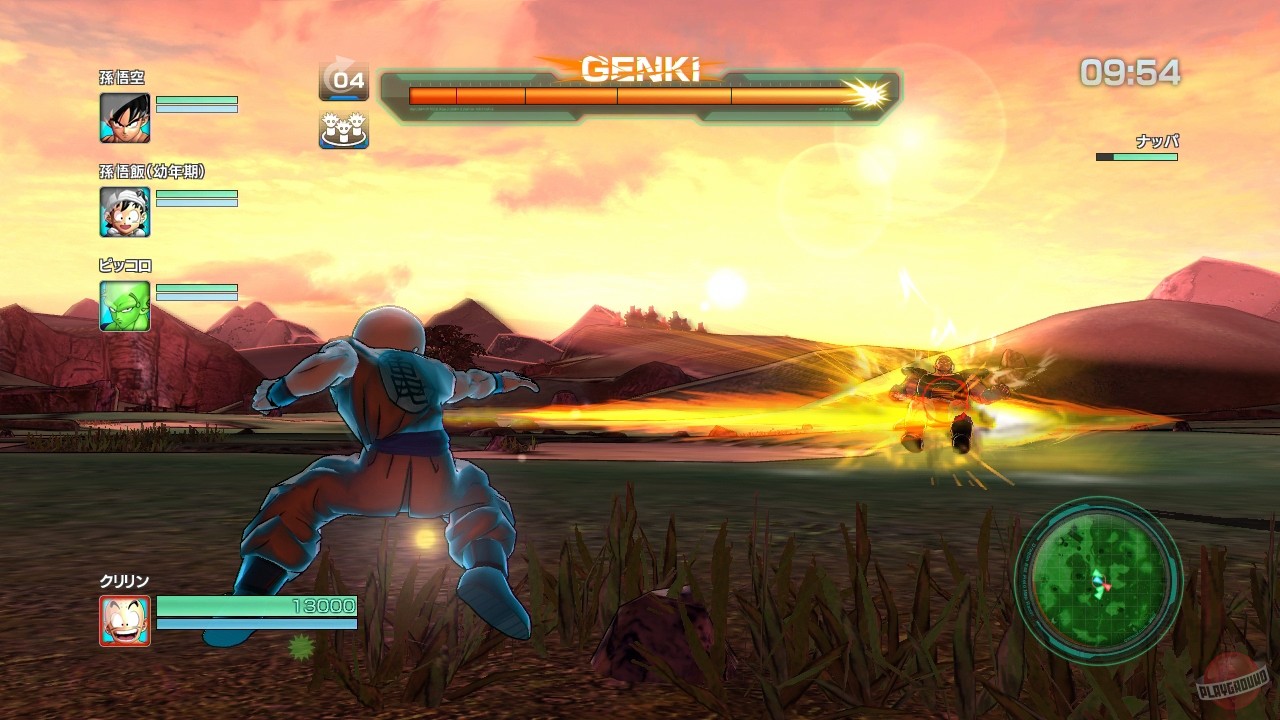Click the blue player arrow on the radar

[x=1096, y=580]
